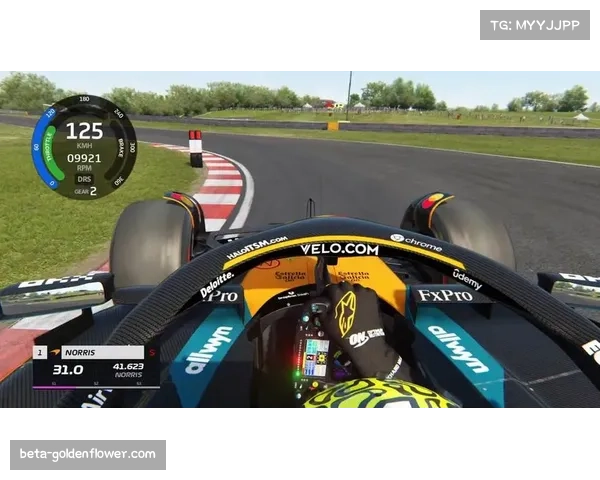This screenshot has height=480, width=600.
Task: Select the Norris driver timing panel
Action: pyautogui.click(x=95, y=367)
